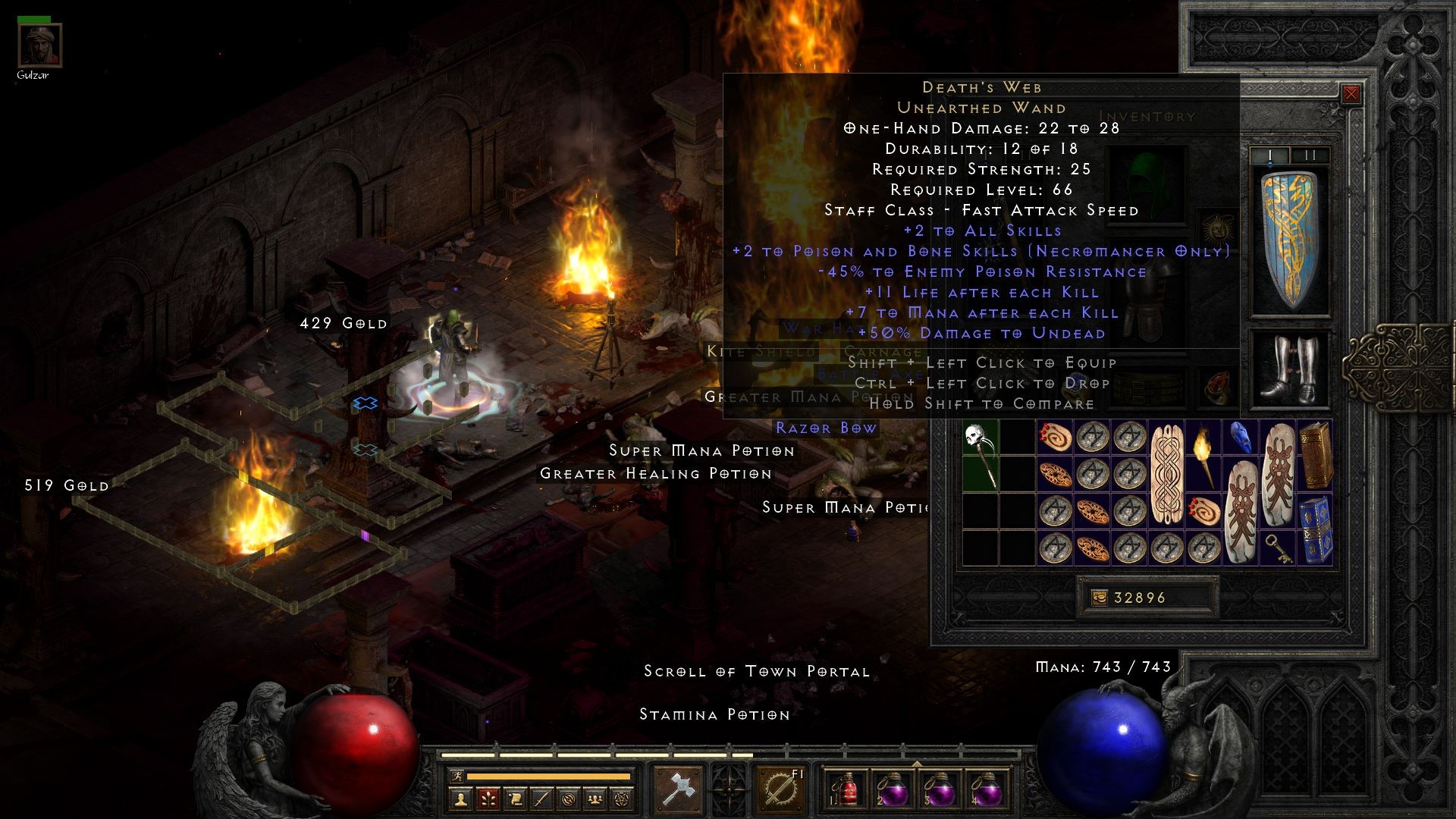The height and width of the screenshot is (819, 1456).
Task: Open the character stats screen icon
Action: [461, 798]
